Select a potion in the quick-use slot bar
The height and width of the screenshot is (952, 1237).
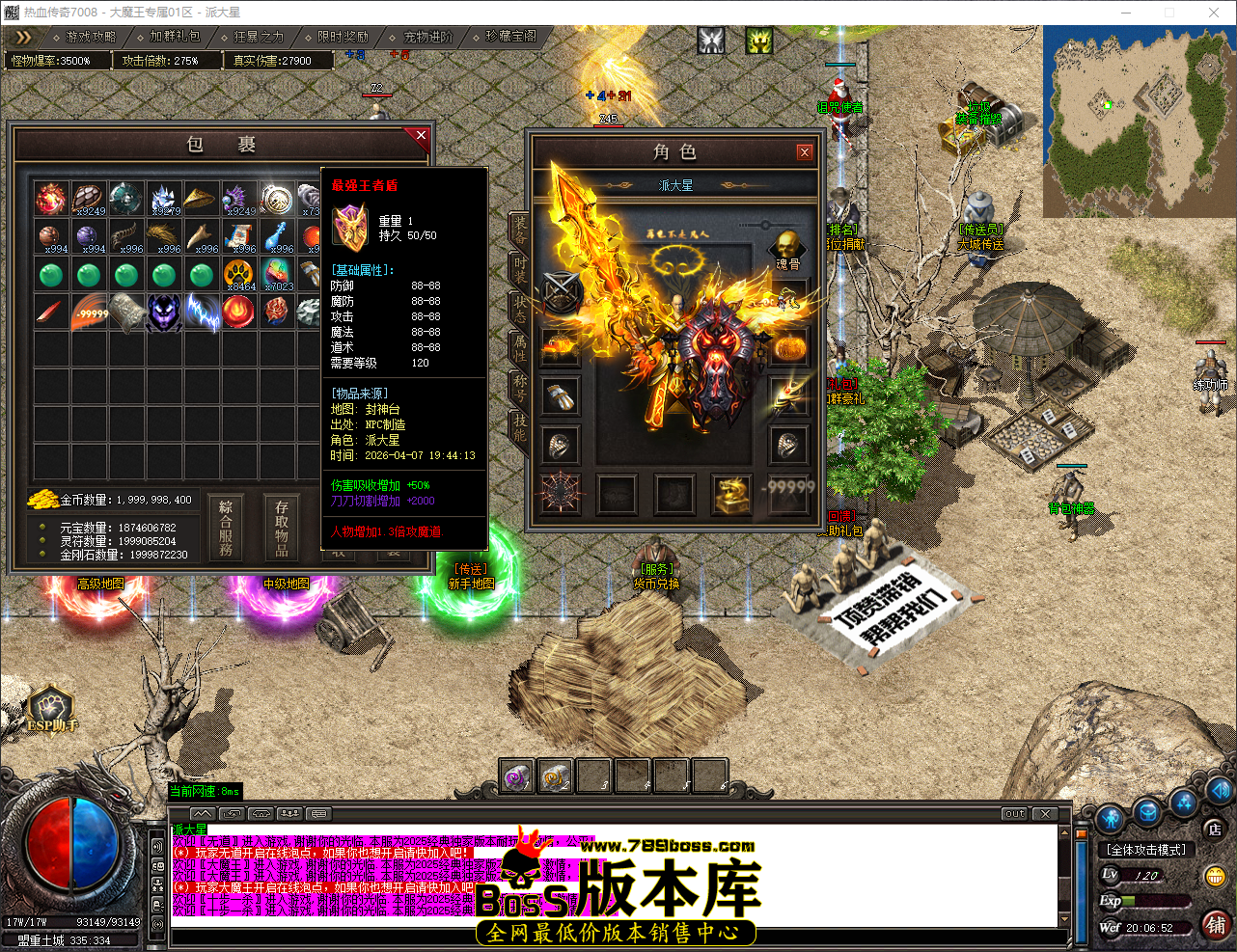pyautogui.click(x=516, y=775)
